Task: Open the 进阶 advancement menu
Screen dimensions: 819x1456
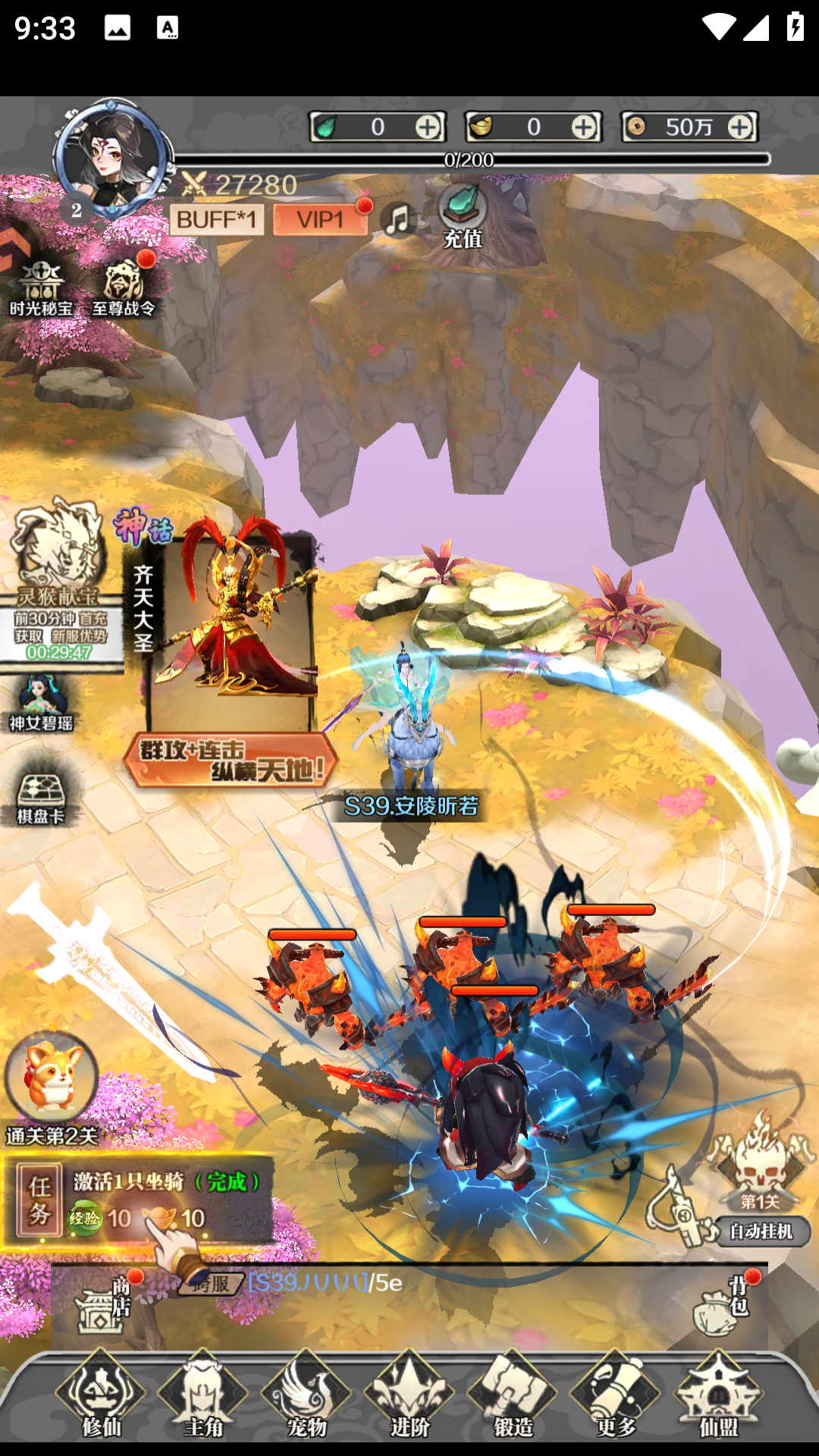Action: point(409,1395)
